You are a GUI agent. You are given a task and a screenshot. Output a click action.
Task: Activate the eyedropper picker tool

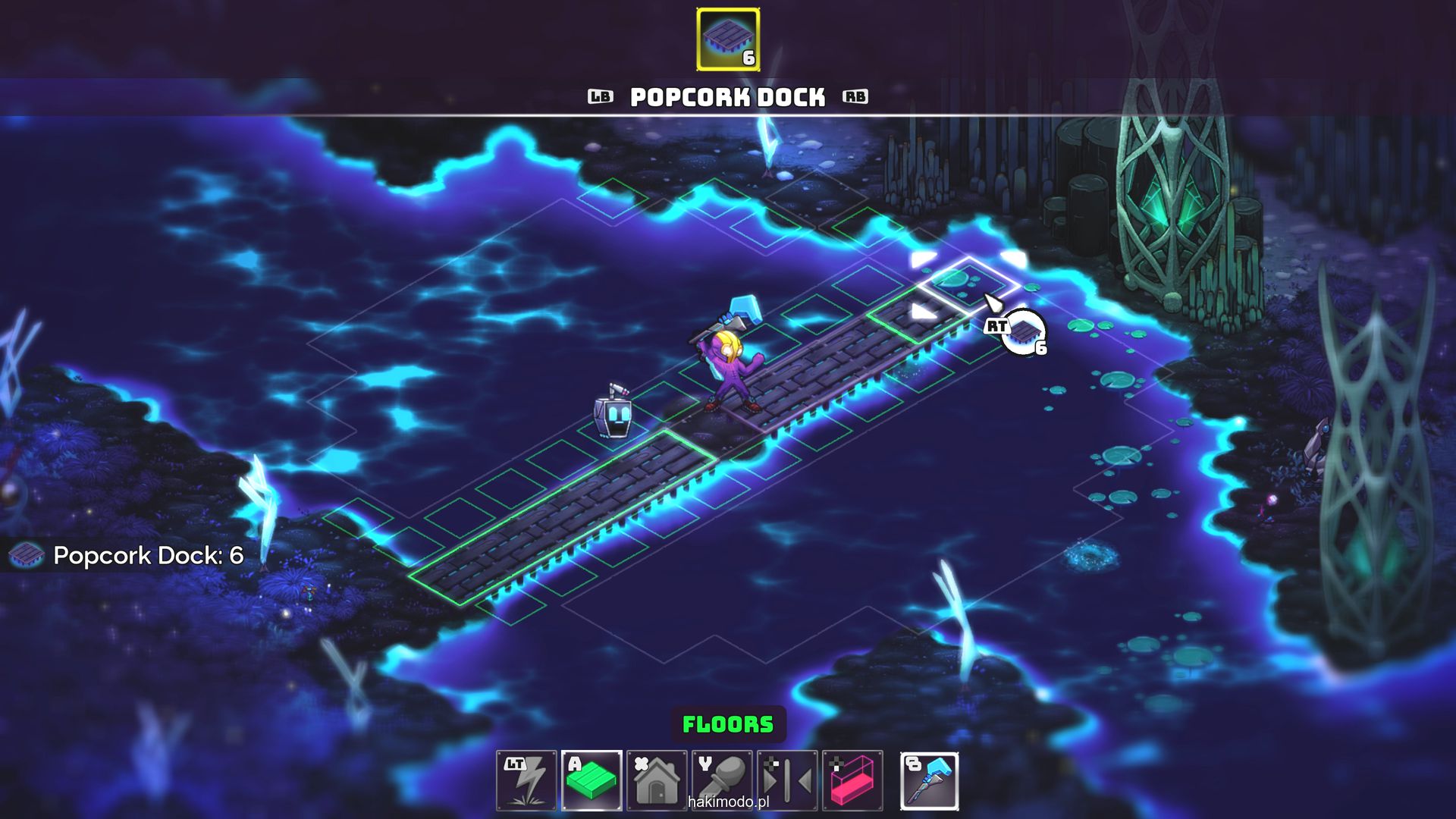tap(722, 780)
